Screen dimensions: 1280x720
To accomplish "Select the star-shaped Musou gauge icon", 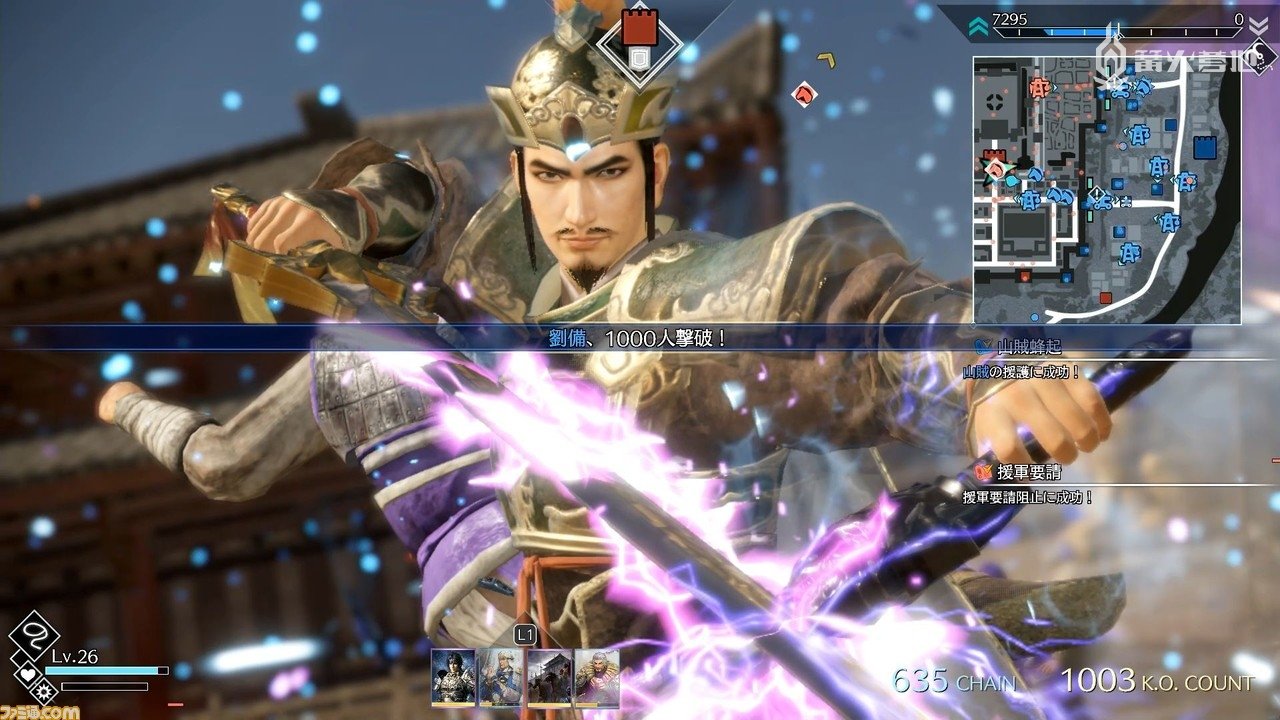I will [x=44, y=691].
